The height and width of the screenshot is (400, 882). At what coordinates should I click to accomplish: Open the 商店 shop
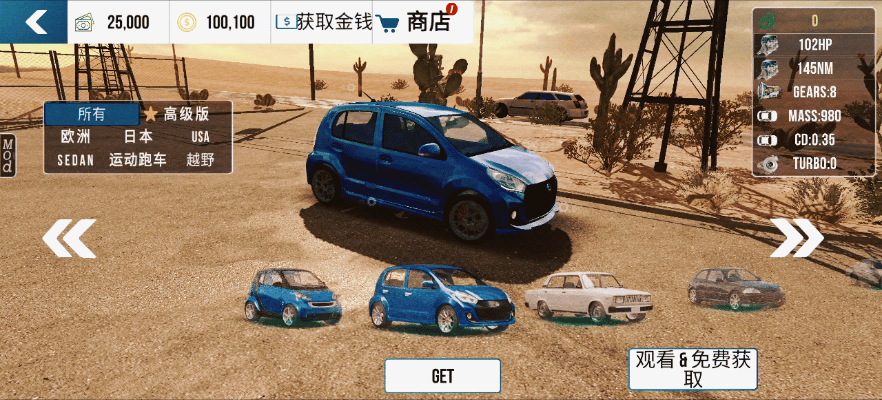coord(416,22)
